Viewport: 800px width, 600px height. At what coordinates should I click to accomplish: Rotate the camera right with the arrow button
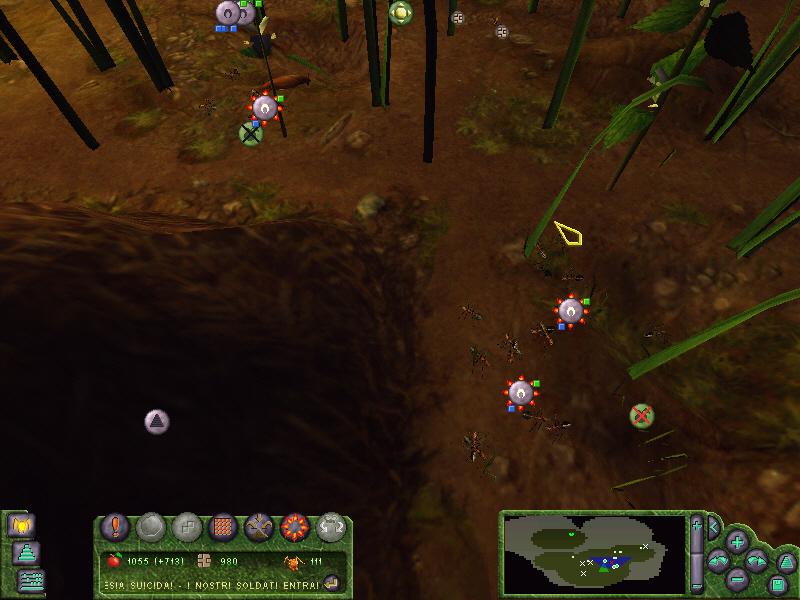(x=756, y=561)
